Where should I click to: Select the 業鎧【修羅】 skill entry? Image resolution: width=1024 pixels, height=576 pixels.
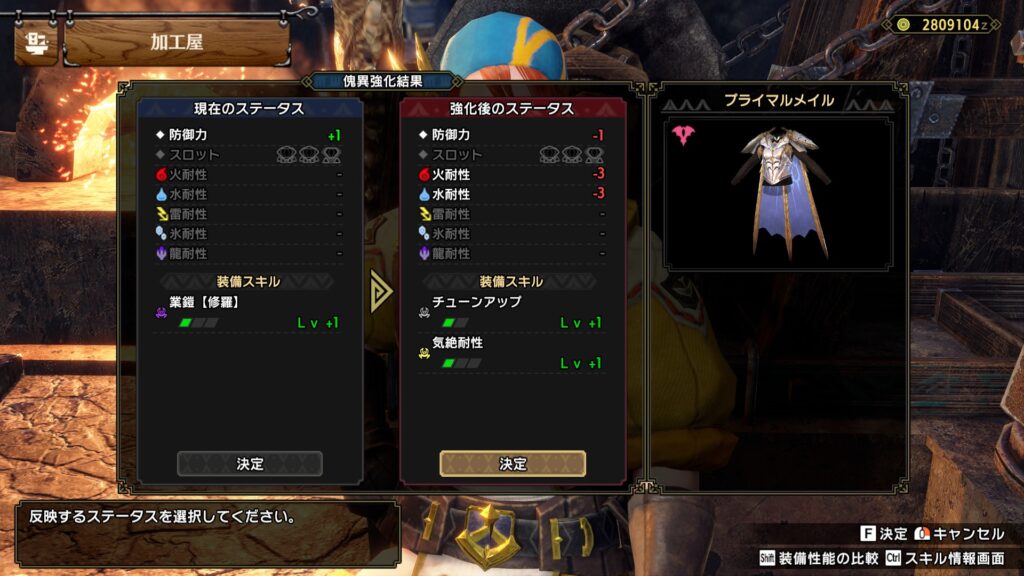coord(250,312)
